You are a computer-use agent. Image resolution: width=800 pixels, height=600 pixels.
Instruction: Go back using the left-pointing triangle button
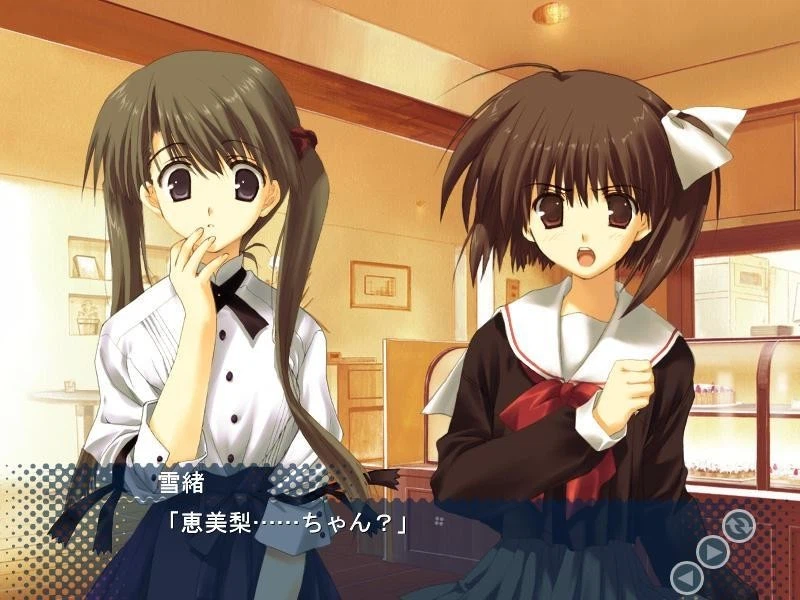pyautogui.click(x=686, y=578)
